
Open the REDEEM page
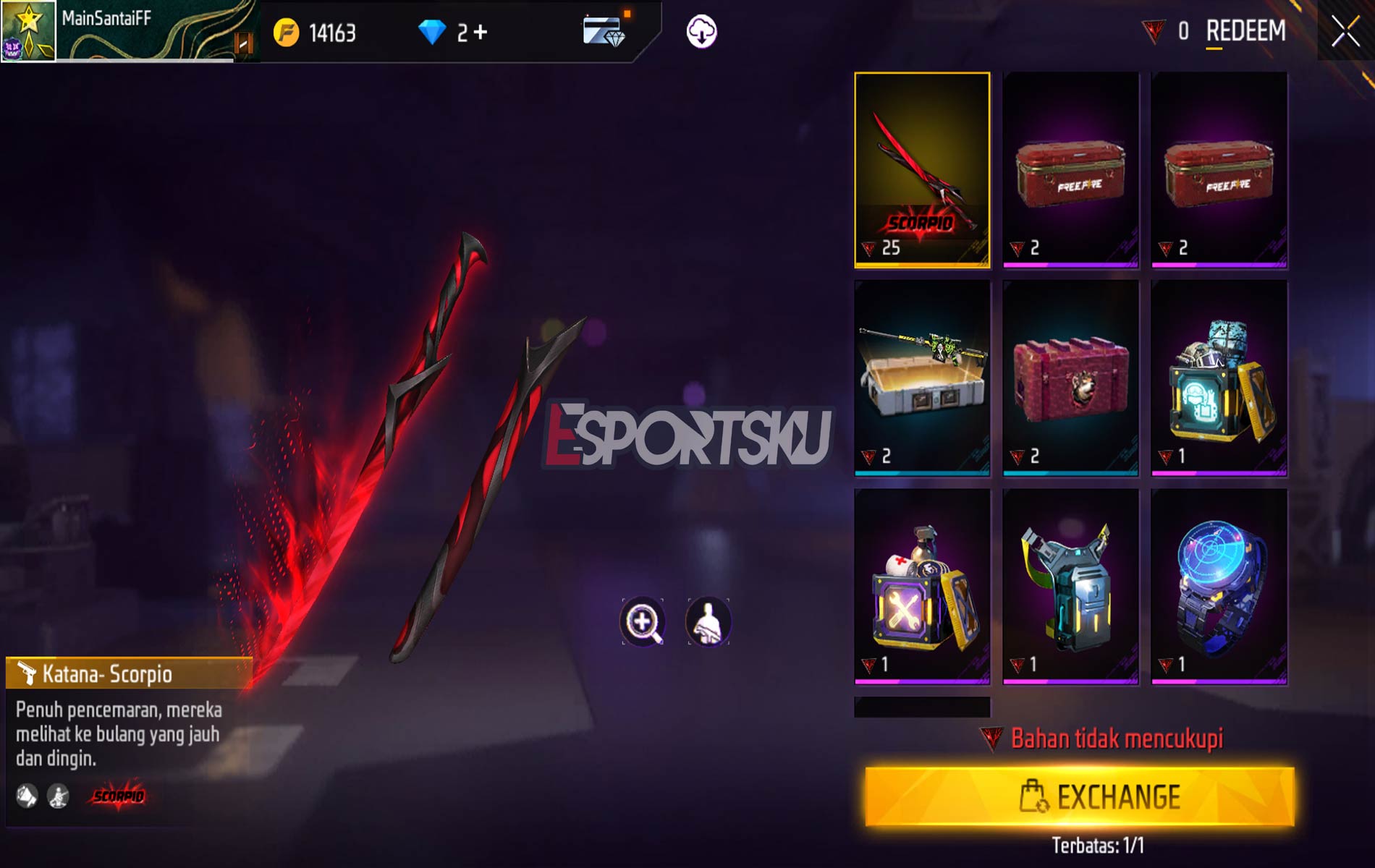point(1247,32)
